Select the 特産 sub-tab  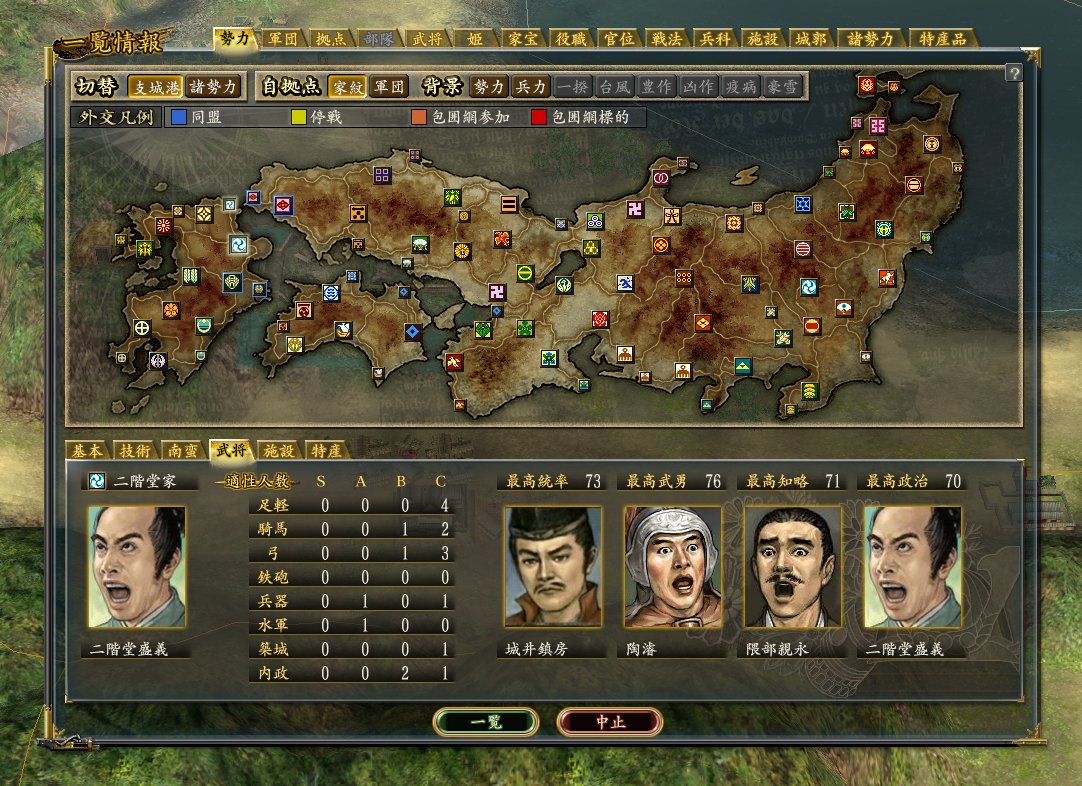coord(326,450)
